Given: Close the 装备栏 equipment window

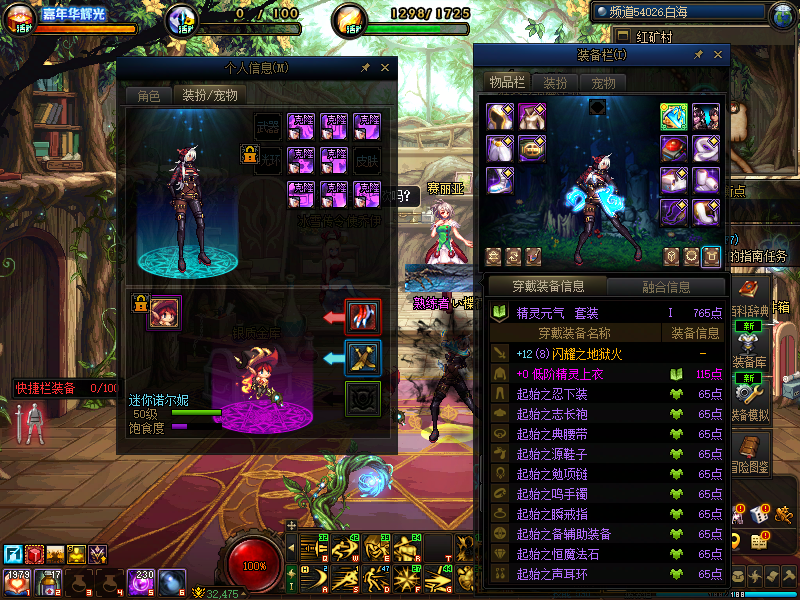Looking at the screenshot, I should coord(716,55).
